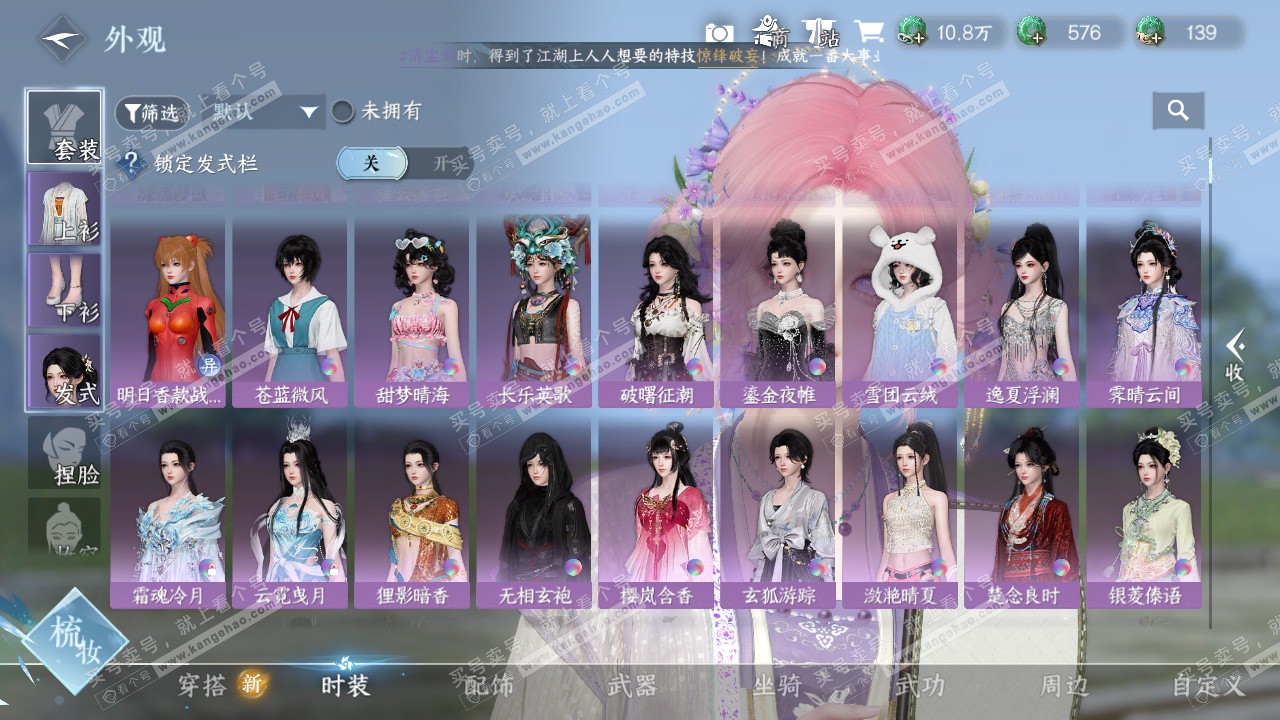The width and height of the screenshot is (1280, 720).
Task: Switch to the 上衫 category
Action: click(64, 208)
